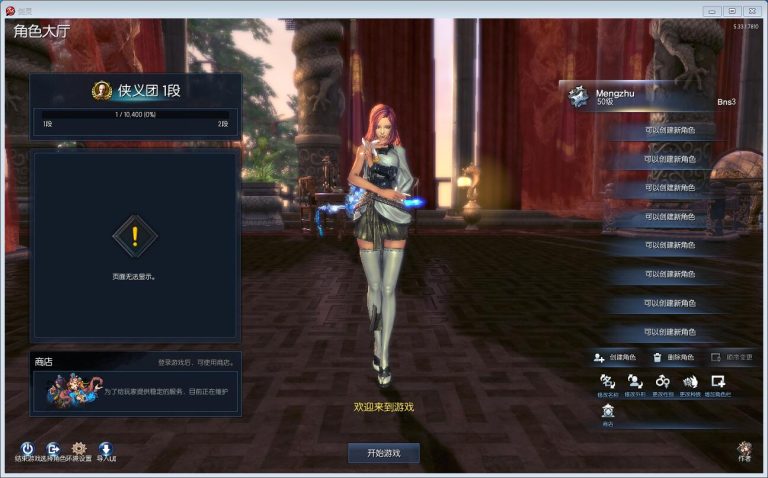This screenshot has width=768, height=478.
Task: Click the 作者 author avatar icon
Action: [x=744, y=450]
